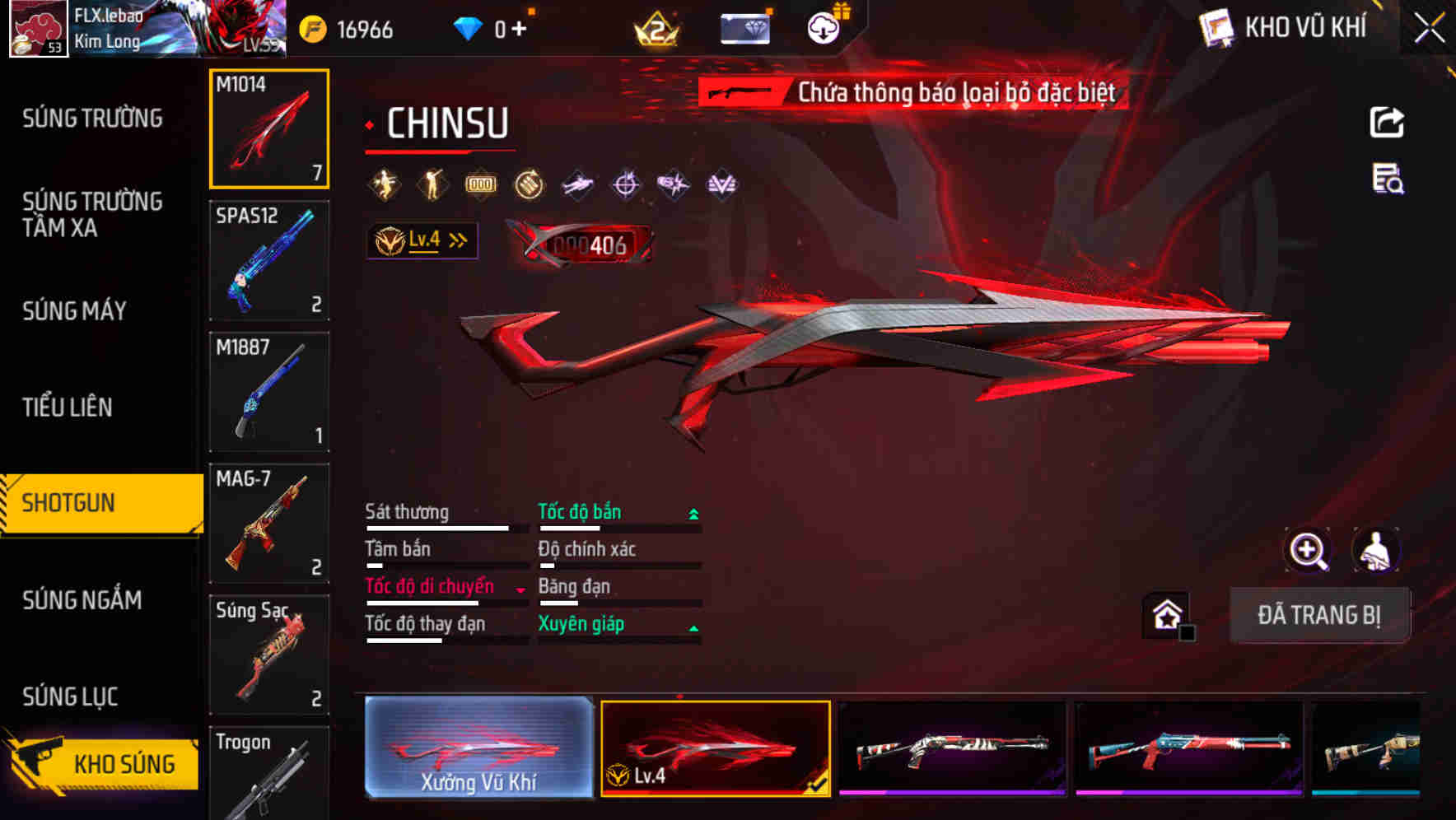Image resolution: width=1456 pixels, height=820 pixels.
Task: Select the SPAS12 shotgun from the list
Action: point(268,259)
